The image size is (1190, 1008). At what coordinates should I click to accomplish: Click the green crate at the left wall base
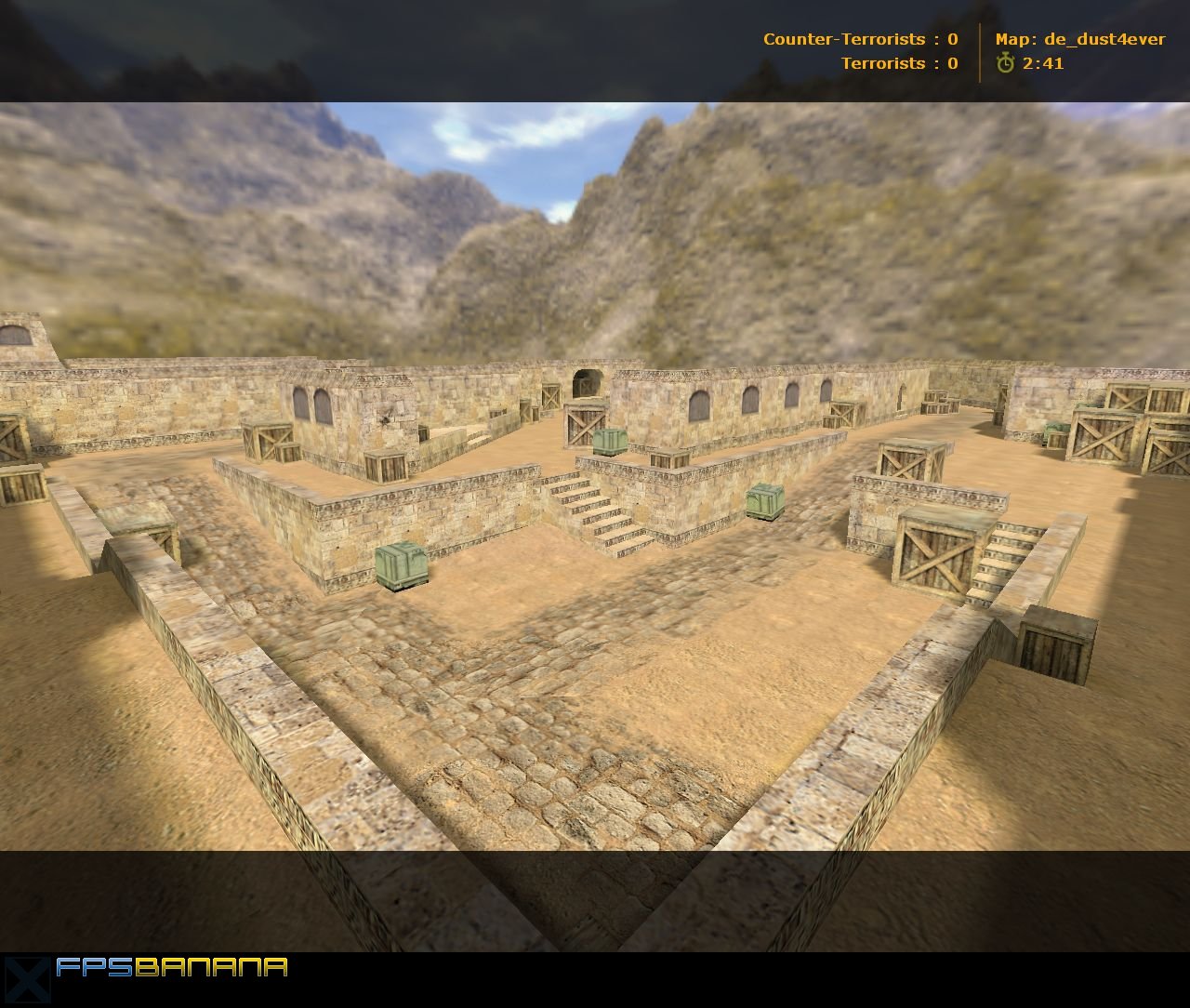[403, 566]
